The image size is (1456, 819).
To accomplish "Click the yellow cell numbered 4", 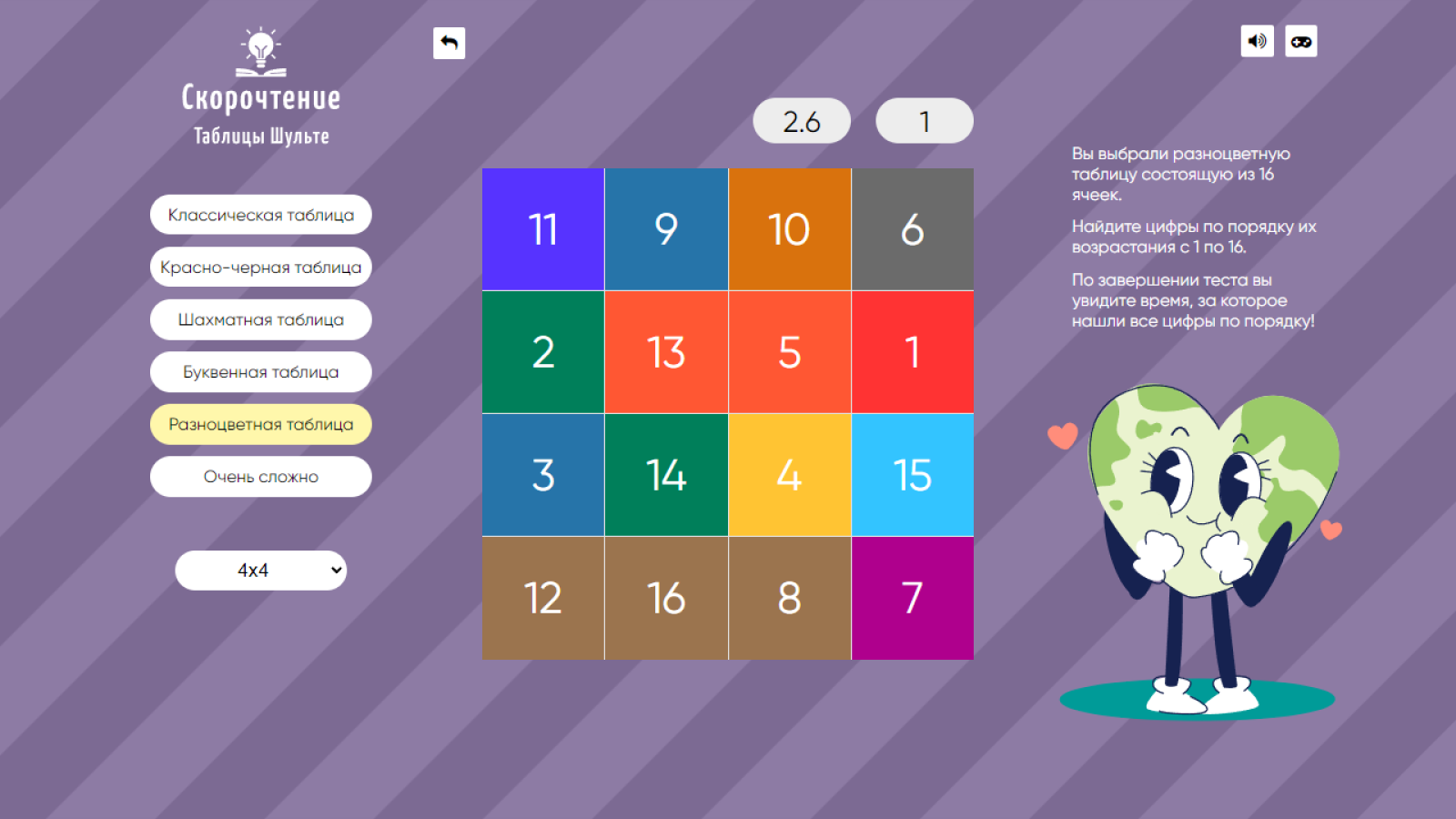I will (x=790, y=475).
